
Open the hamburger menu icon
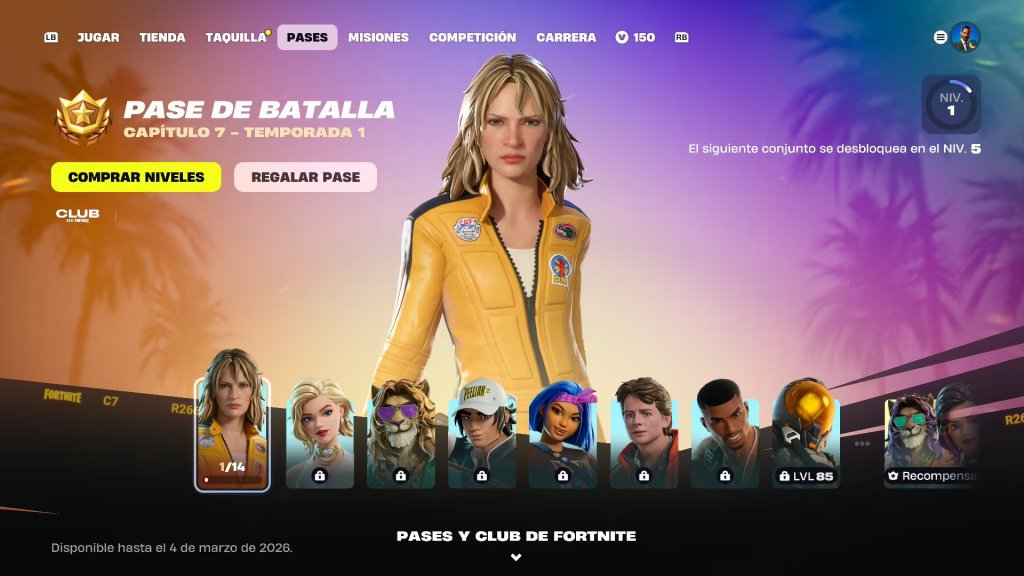(x=940, y=37)
